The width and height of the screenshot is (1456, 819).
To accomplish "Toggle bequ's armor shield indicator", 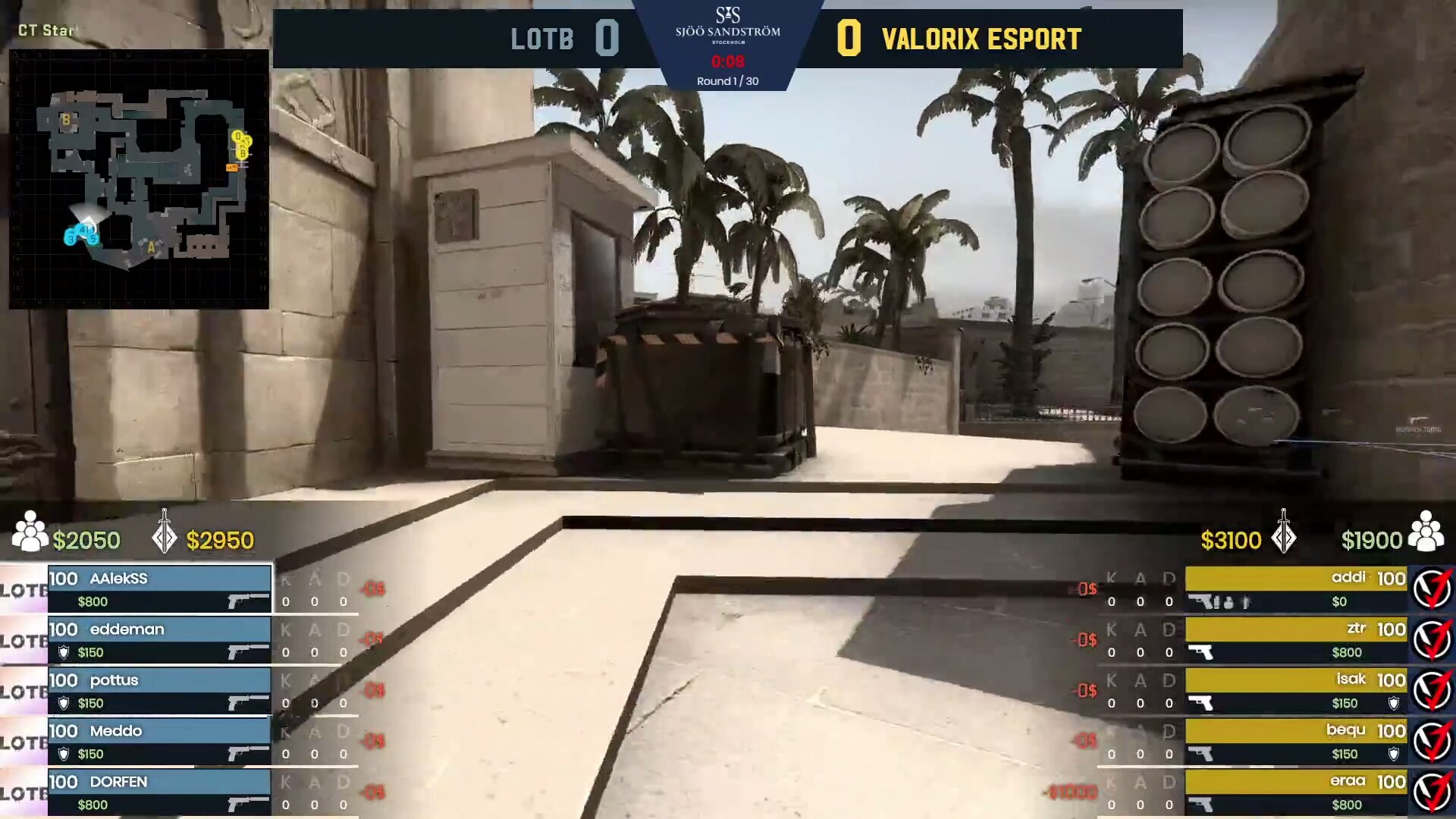I will [1394, 752].
